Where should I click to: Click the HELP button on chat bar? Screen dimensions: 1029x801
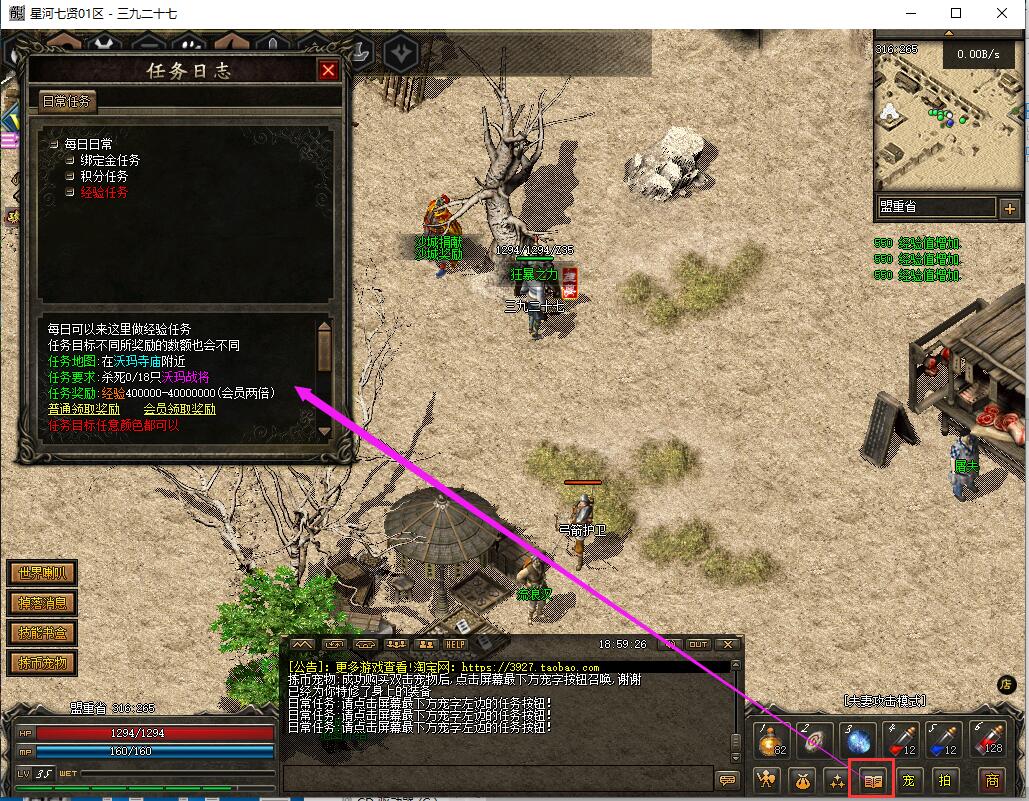tap(456, 645)
